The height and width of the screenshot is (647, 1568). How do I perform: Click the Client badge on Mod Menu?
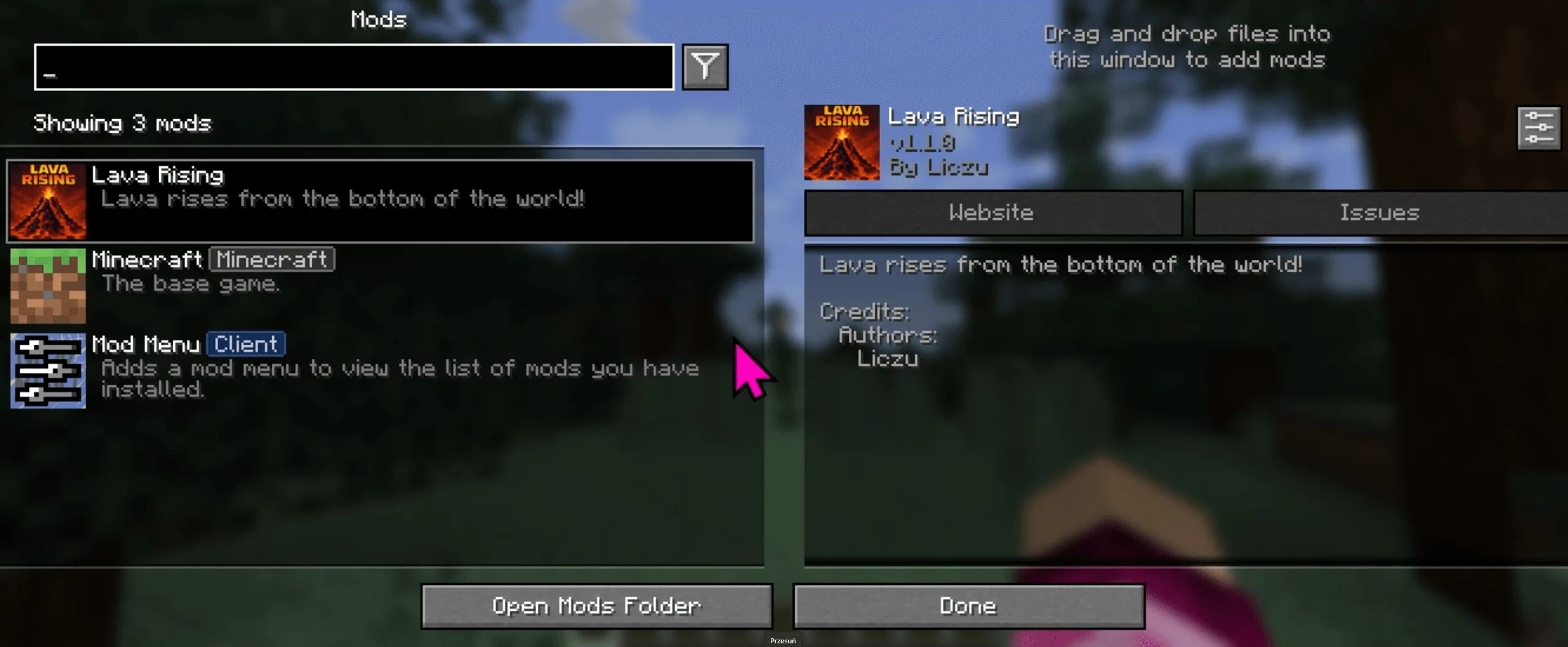[x=246, y=343]
